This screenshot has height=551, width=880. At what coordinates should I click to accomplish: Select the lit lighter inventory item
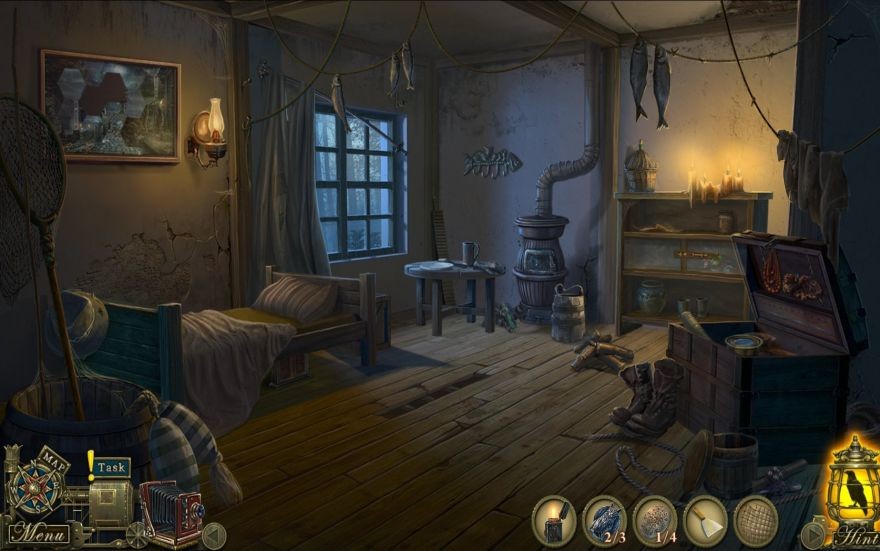point(553,520)
